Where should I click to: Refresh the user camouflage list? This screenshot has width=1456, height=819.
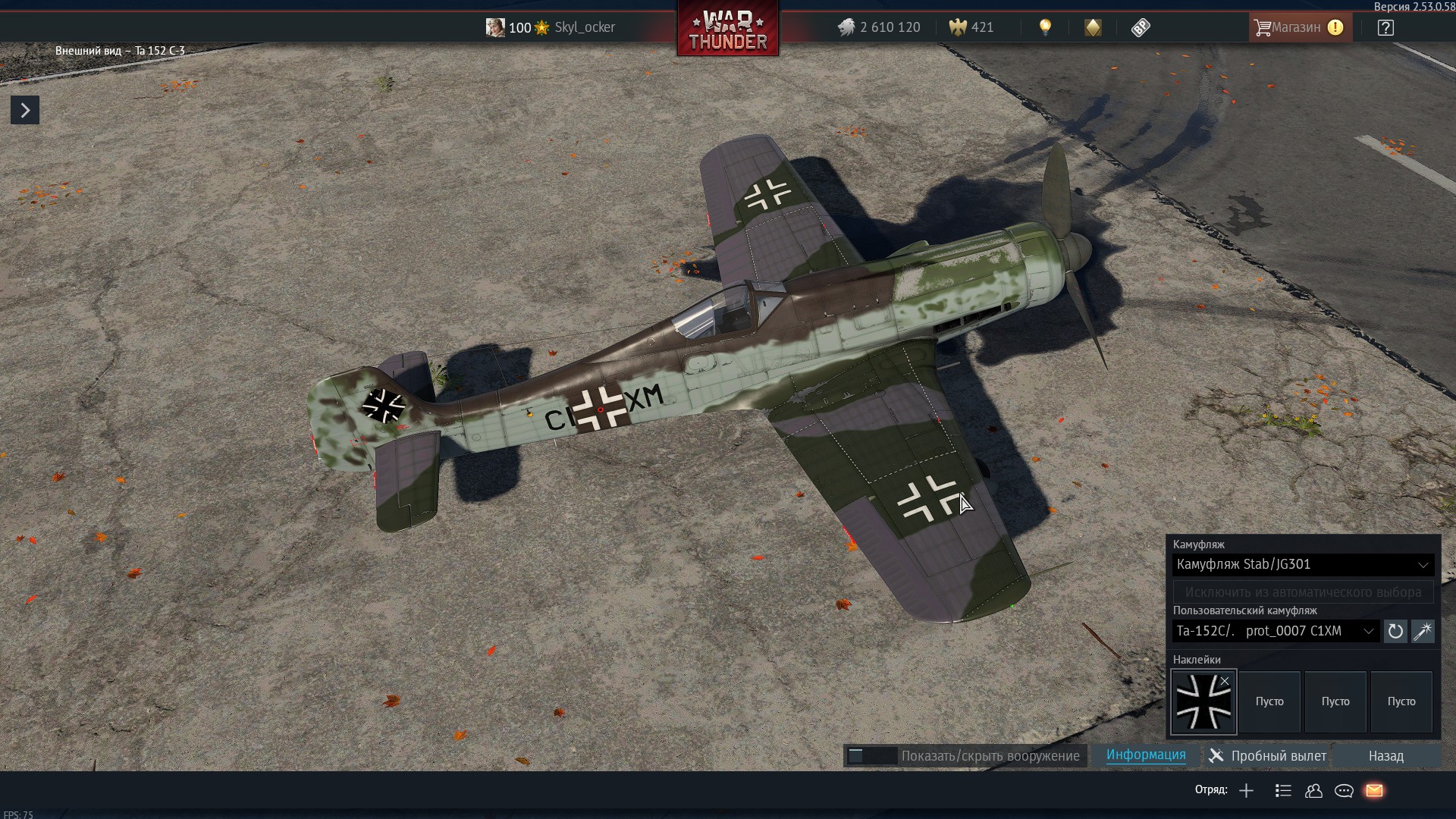(x=1395, y=631)
